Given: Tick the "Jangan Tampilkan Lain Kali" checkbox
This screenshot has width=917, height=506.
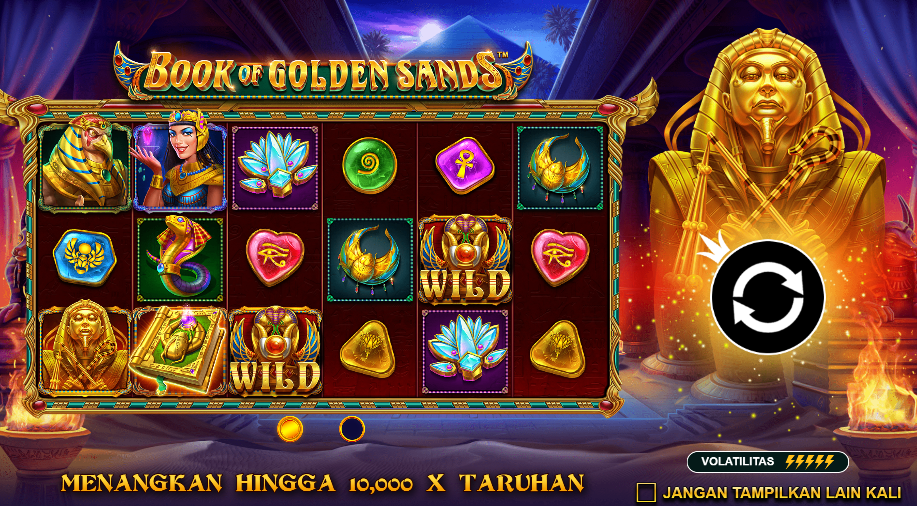Looking at the screenshot, I should point(647,492).
